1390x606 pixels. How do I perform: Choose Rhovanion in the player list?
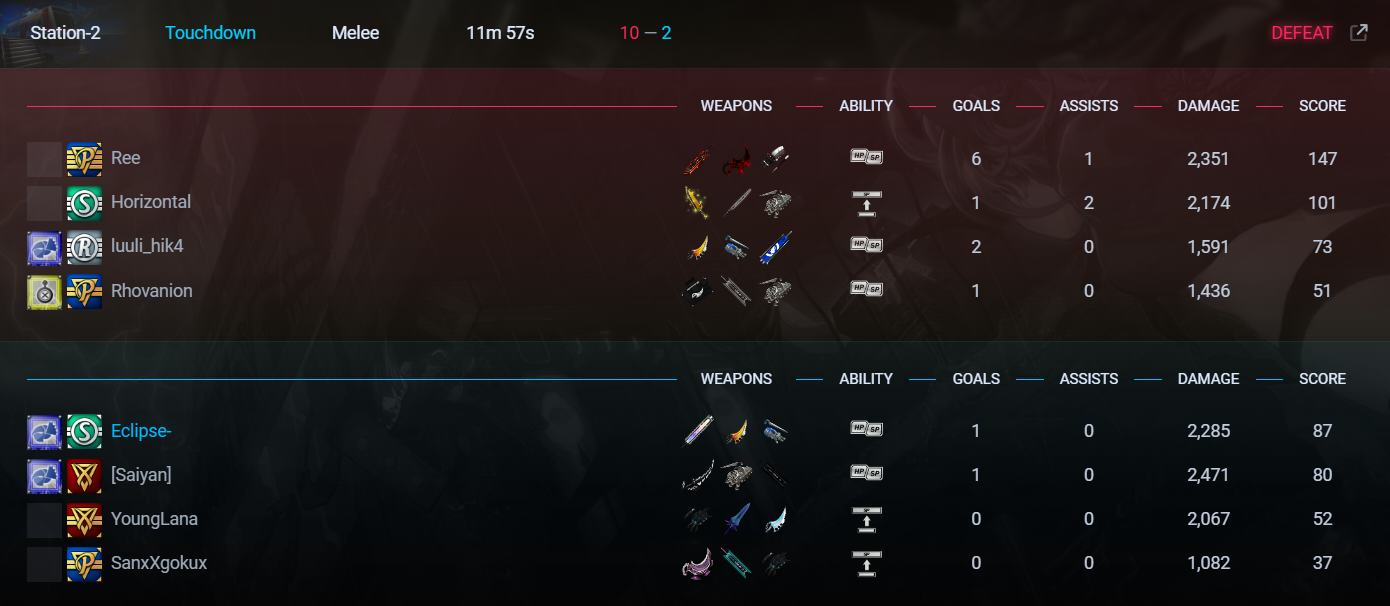[x=151, y=291]
